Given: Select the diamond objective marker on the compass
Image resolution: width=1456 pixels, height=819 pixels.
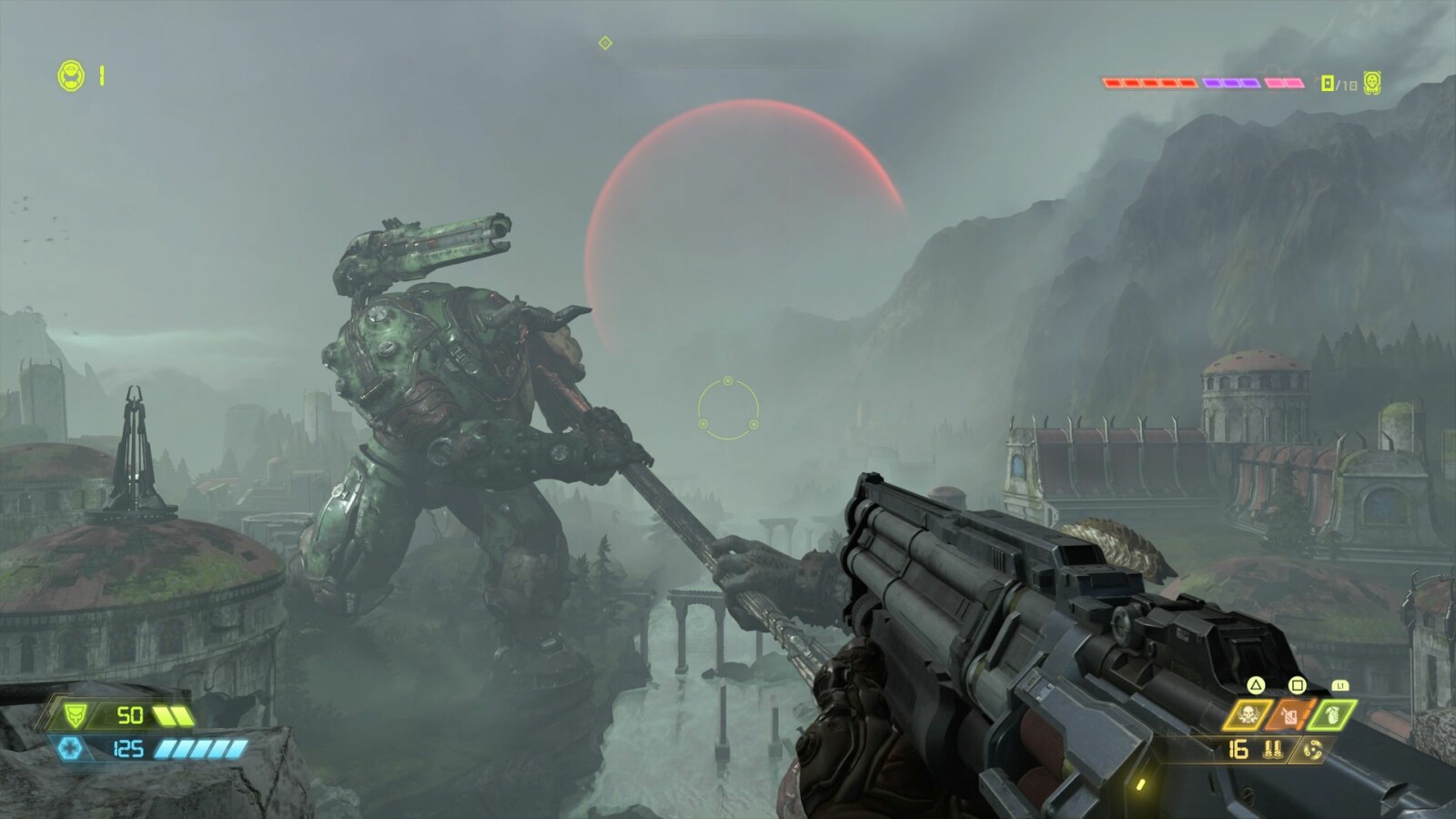Looking at the screenshot, I should [x=605, y=43].
